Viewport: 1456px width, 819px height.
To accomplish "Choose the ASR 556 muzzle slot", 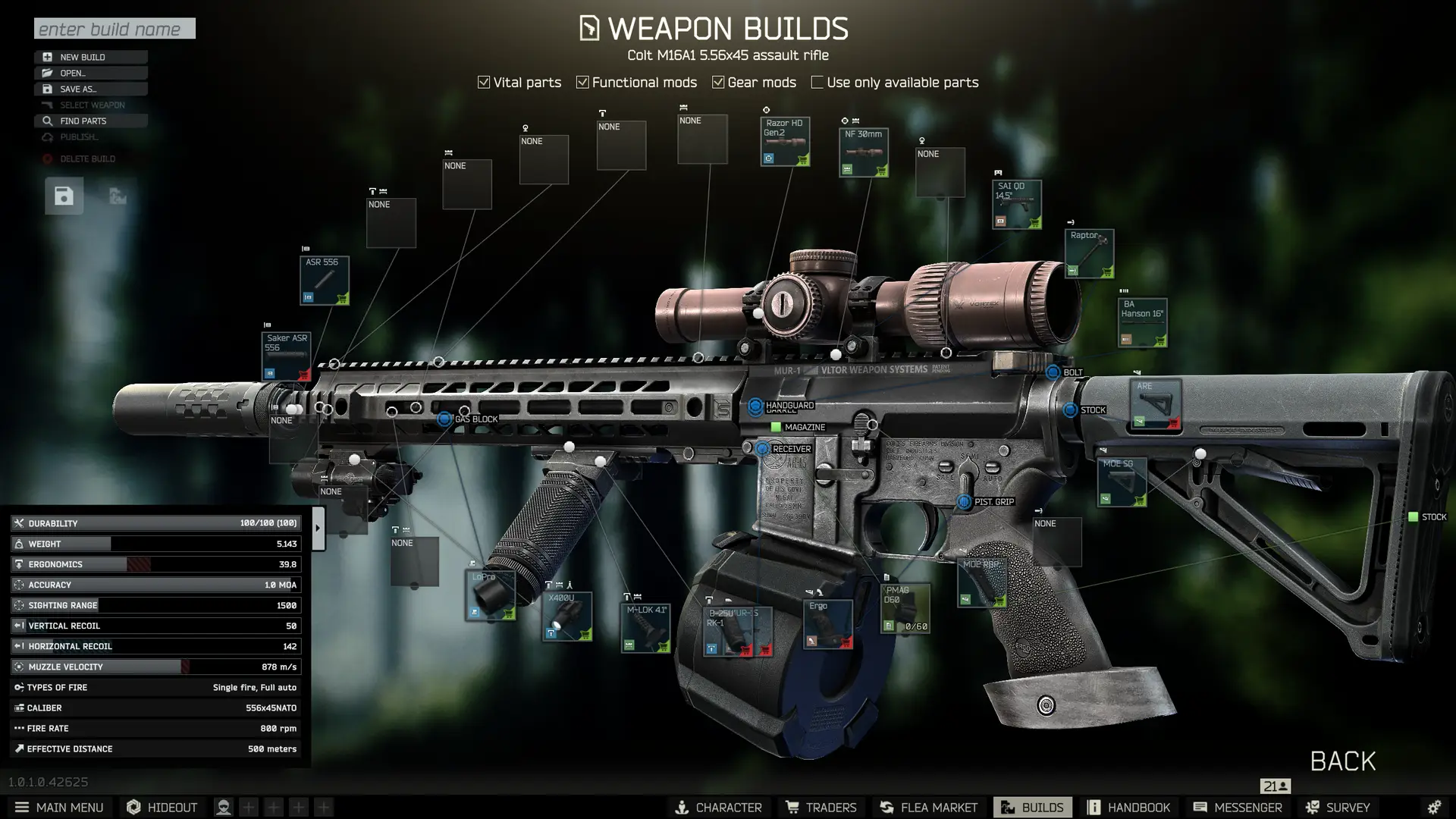I will click(x=324, y=281).
